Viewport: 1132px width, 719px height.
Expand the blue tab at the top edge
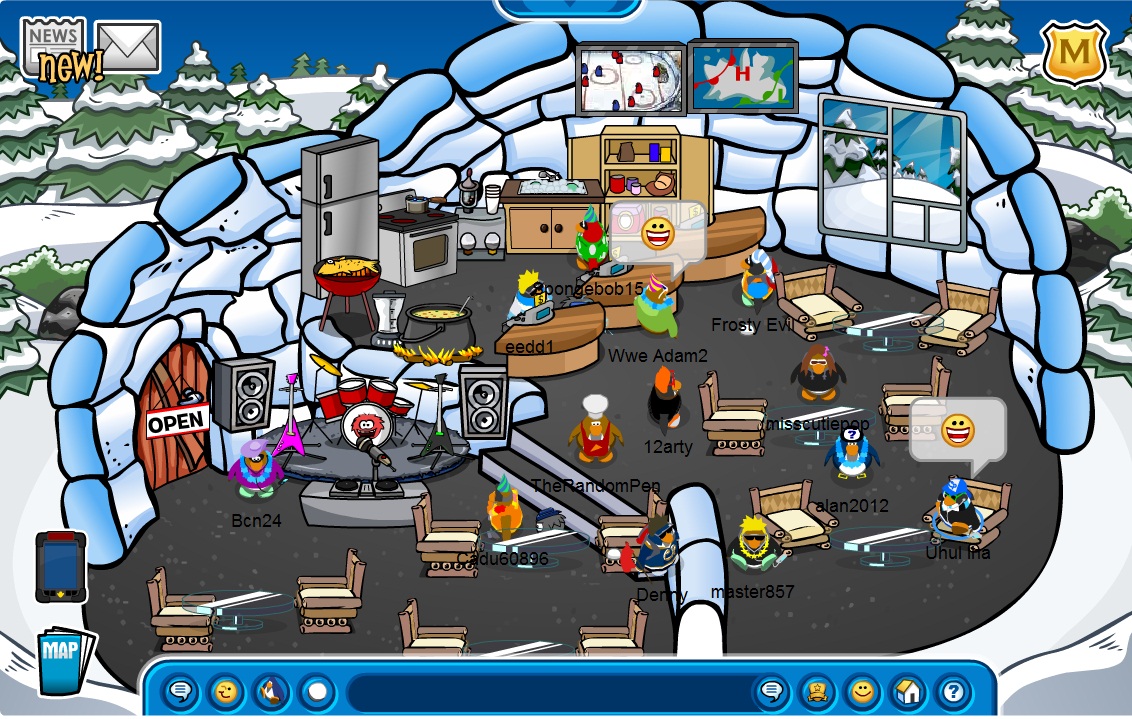(x=568, y=6)
